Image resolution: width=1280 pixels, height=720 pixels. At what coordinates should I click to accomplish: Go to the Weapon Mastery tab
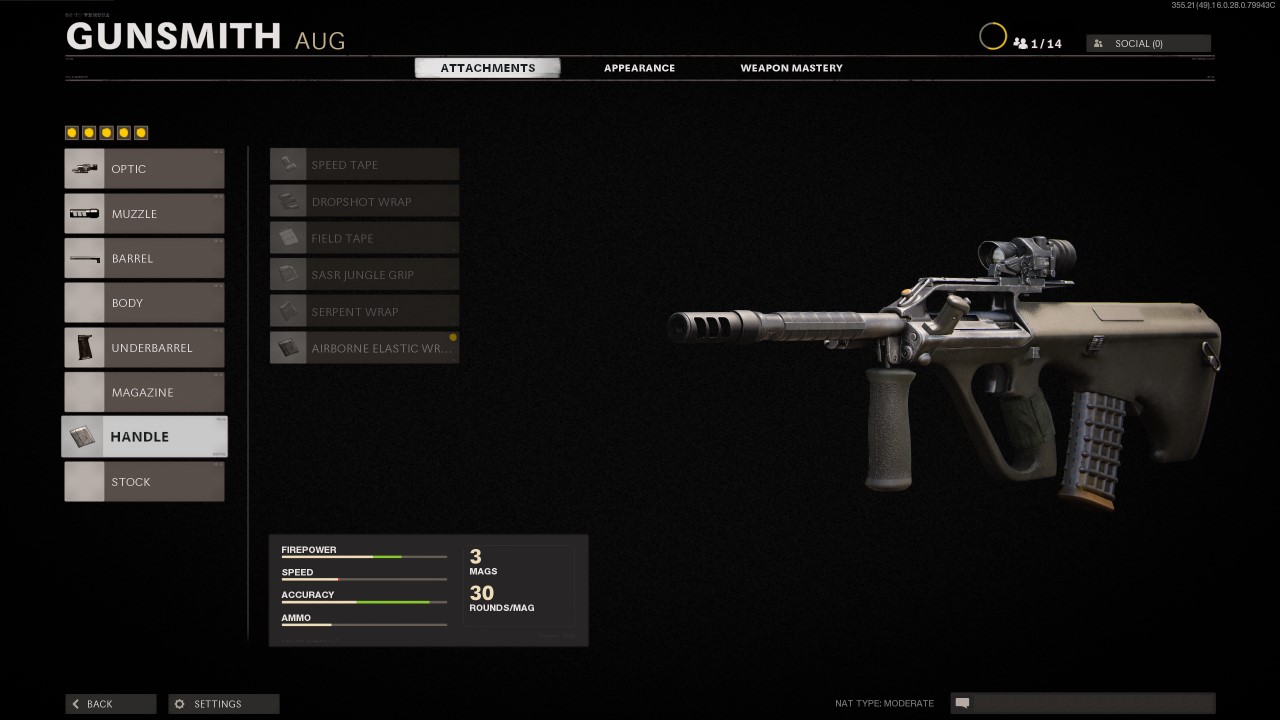(x=791, y=68)
